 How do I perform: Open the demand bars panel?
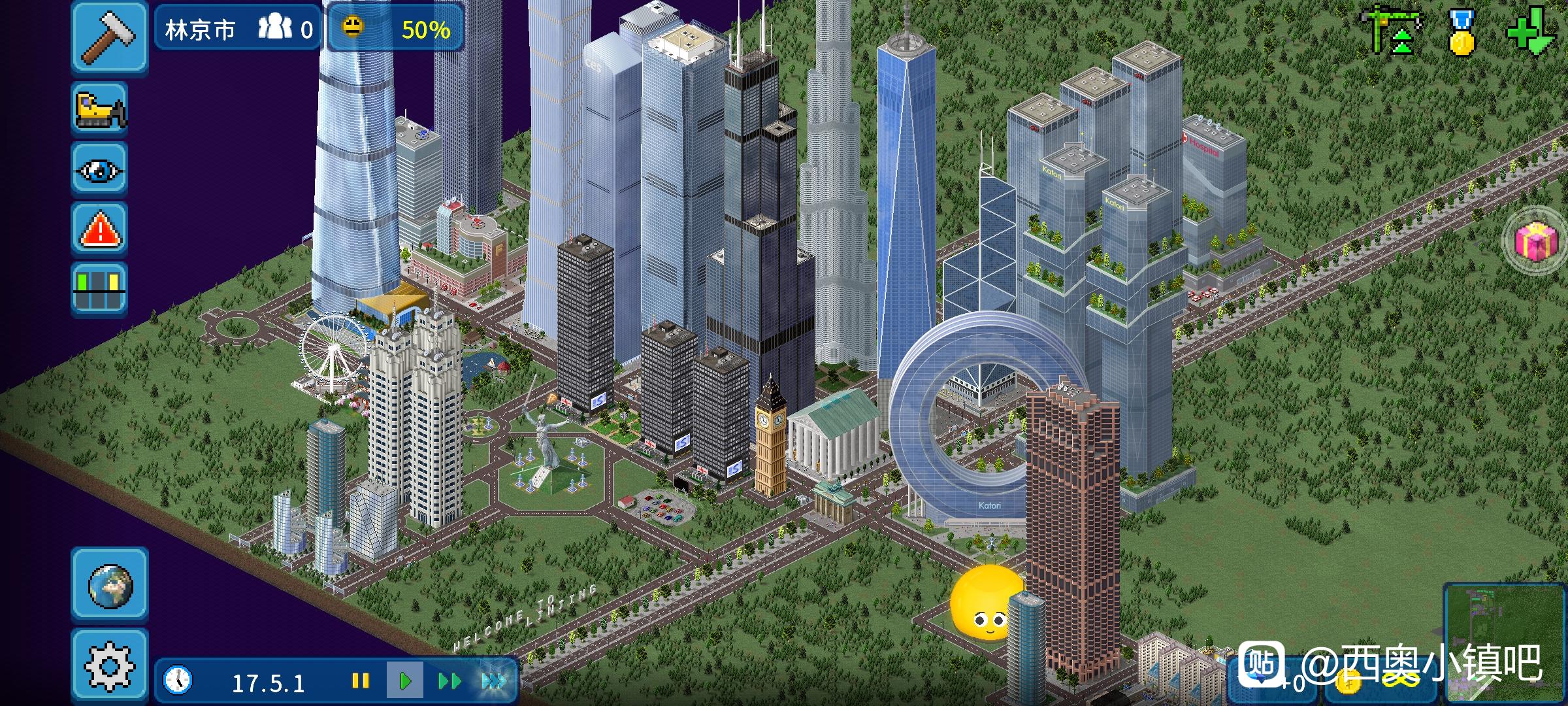coord(100,288)
